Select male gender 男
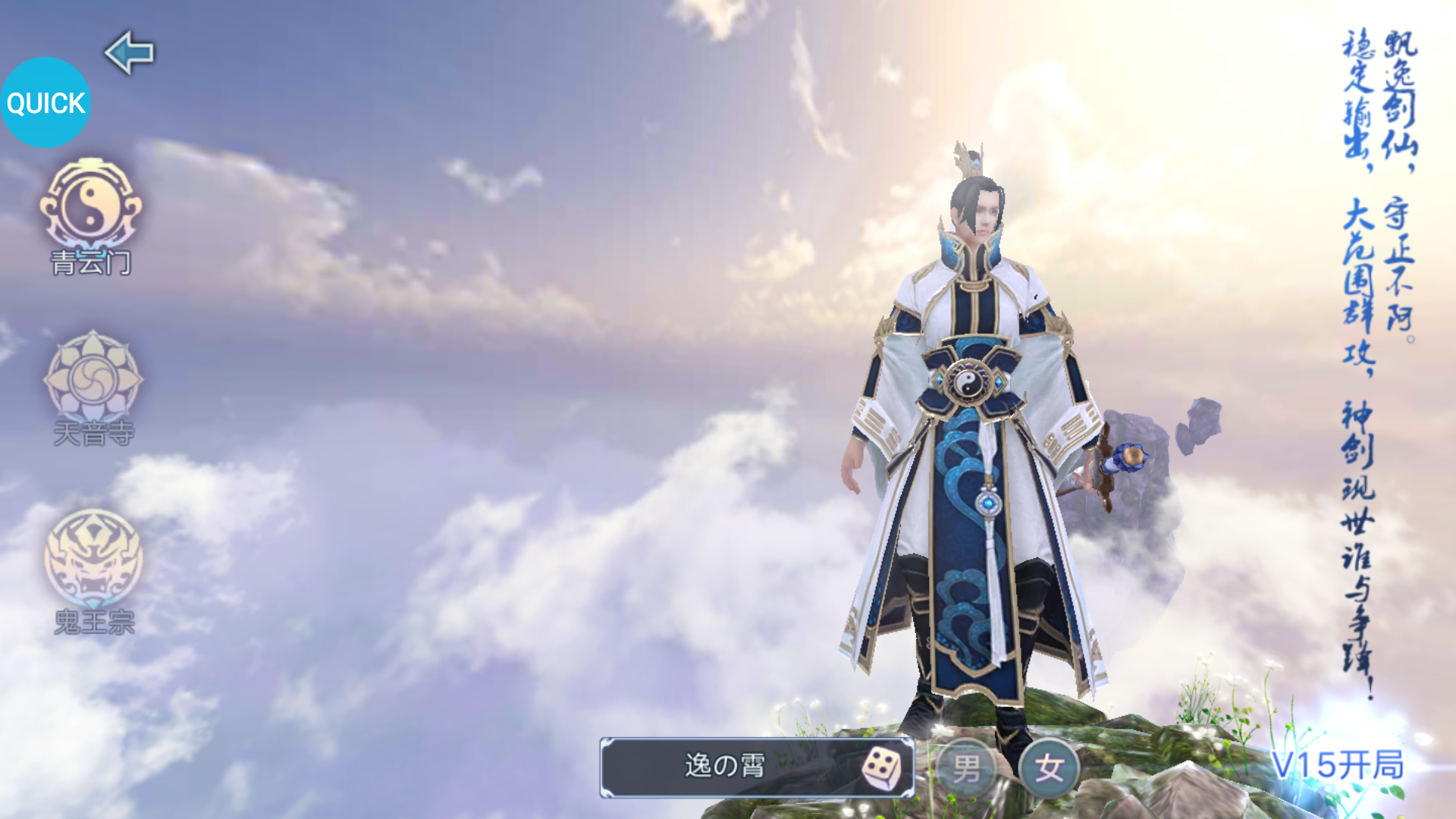 (967, 769)
